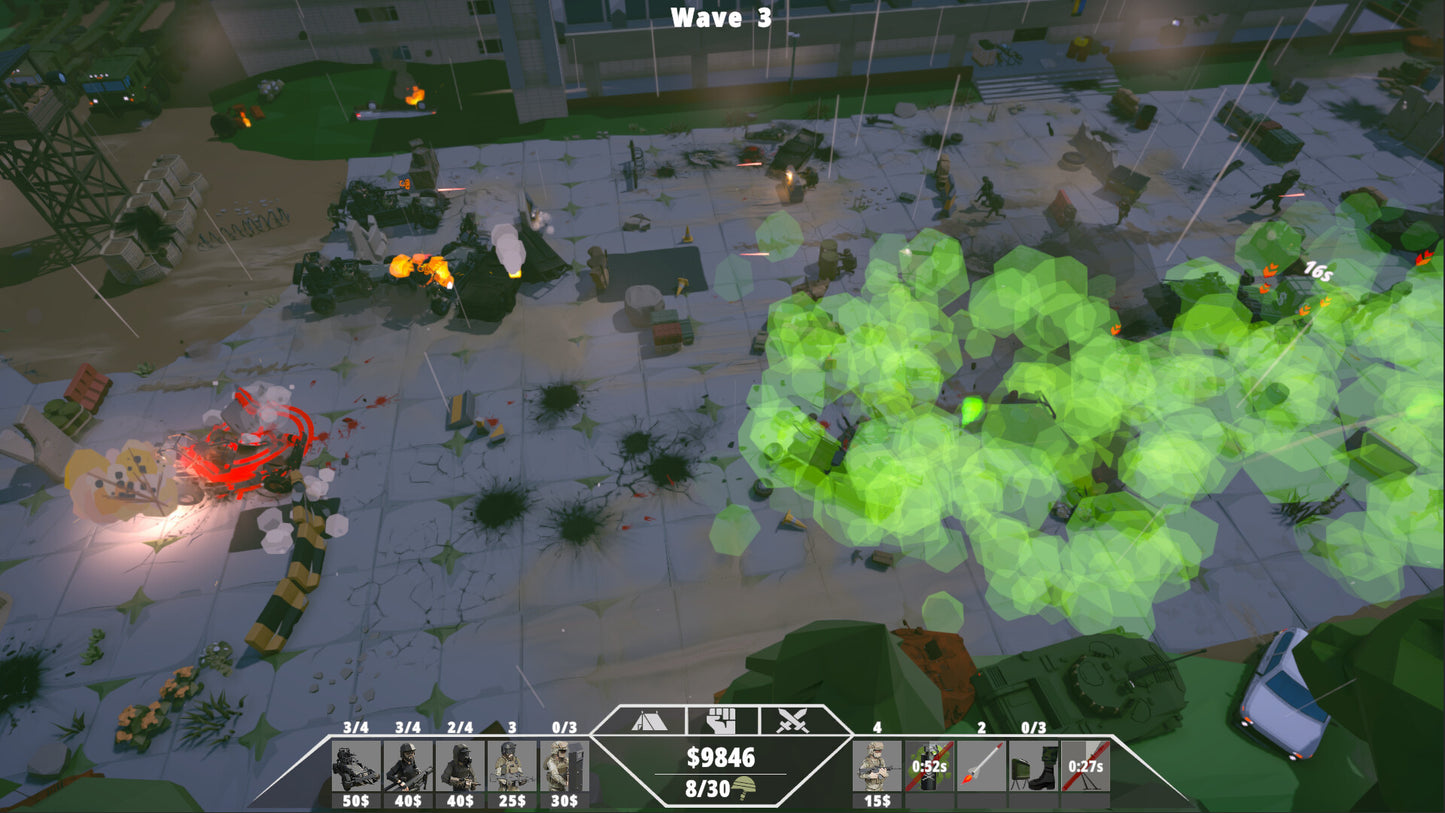The height and width of the screenshot is (813, 1445).
Task: Switch to the raised fist tab
Action: [x=720, y=720]
